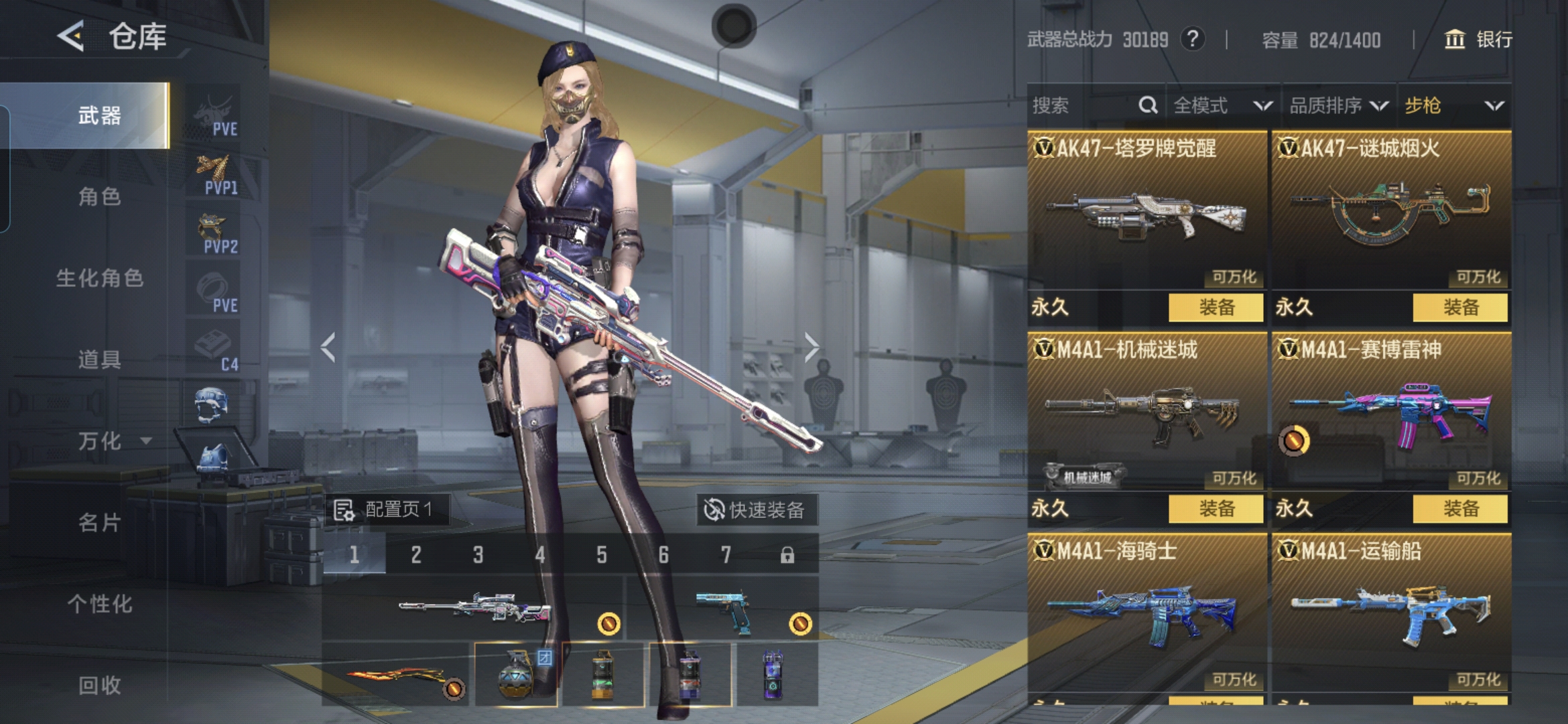Open the 名片 section
Screen dimensions: 1568x724
[x=99, y=523]
